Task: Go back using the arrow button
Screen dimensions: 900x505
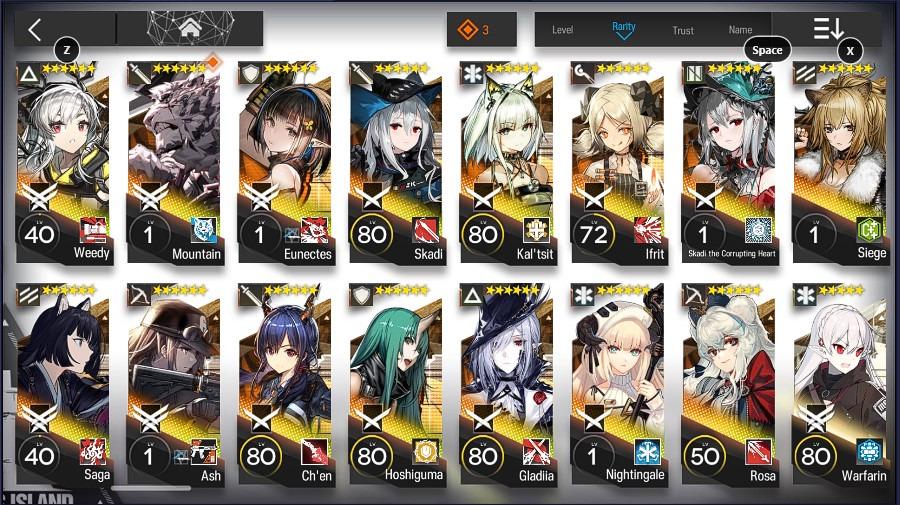Action: tap(35, 29)
